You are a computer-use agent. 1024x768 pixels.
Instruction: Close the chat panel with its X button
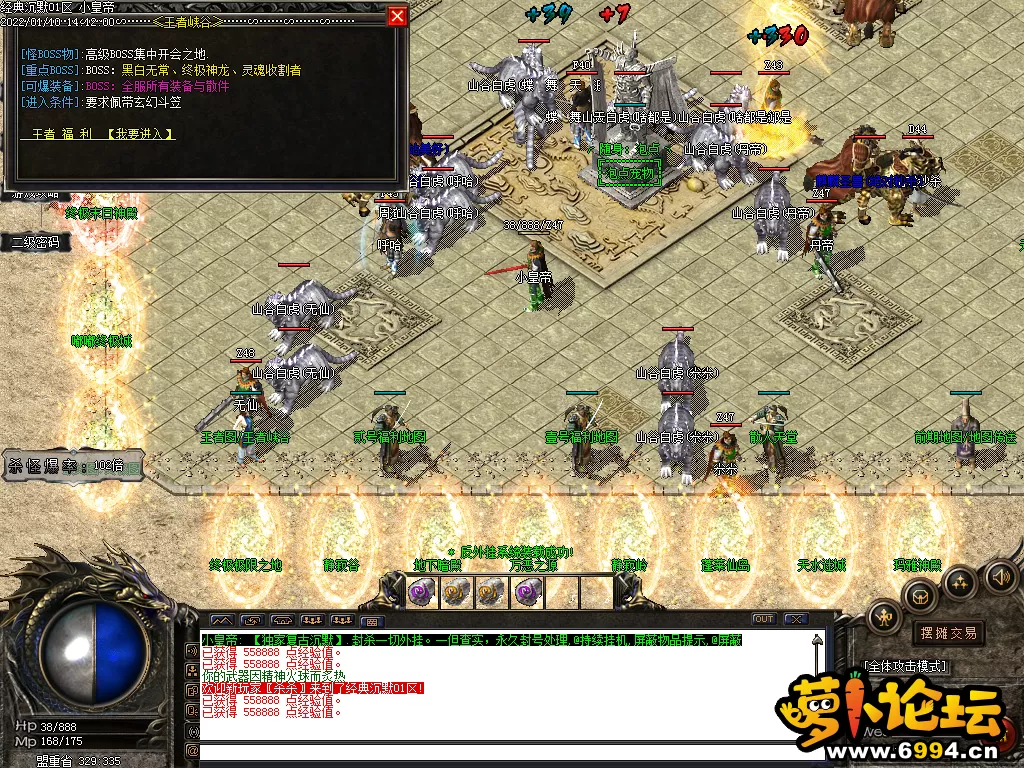click(796, 619)
